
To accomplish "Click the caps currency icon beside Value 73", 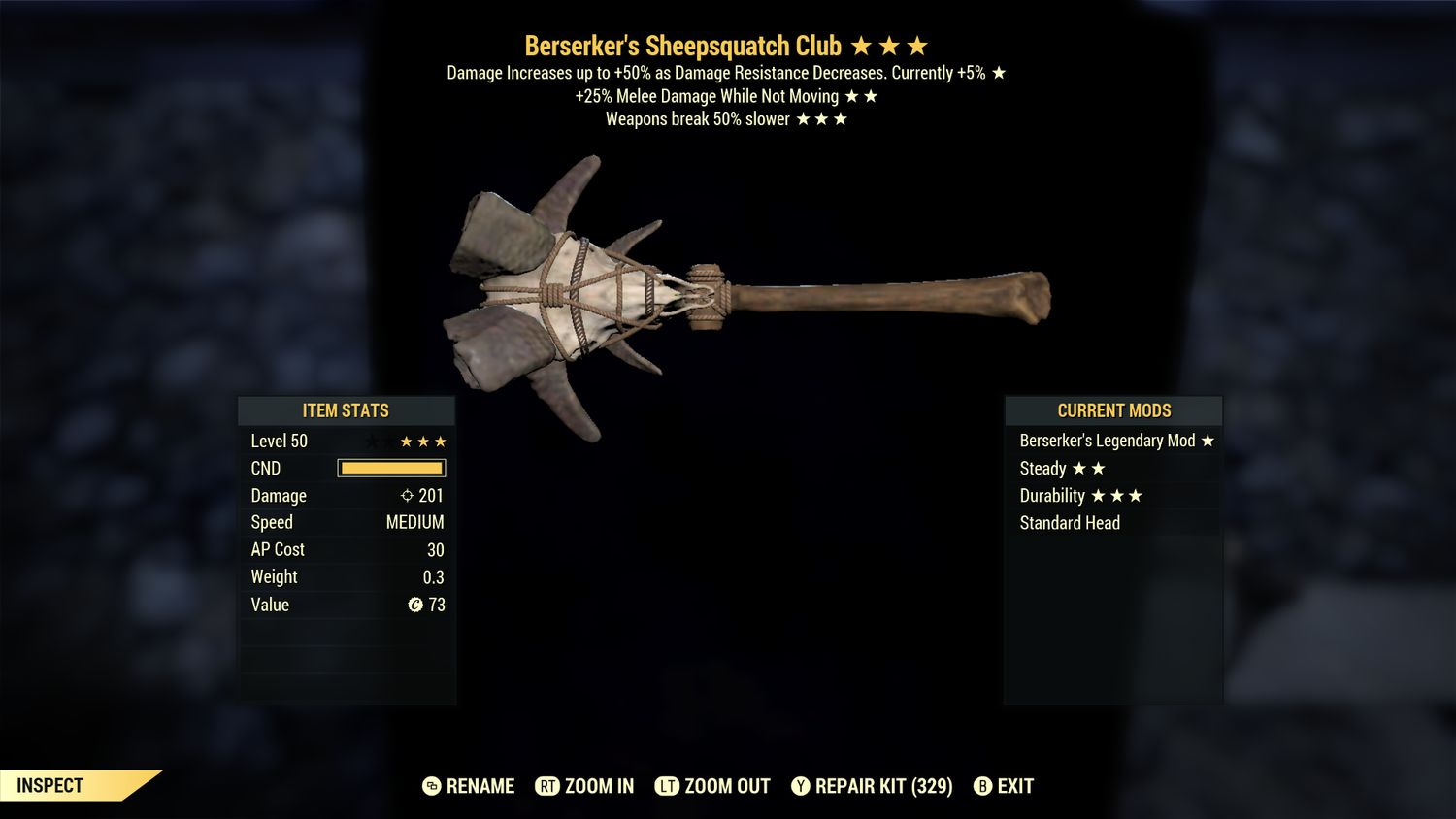I will click(x=415, y=605).
